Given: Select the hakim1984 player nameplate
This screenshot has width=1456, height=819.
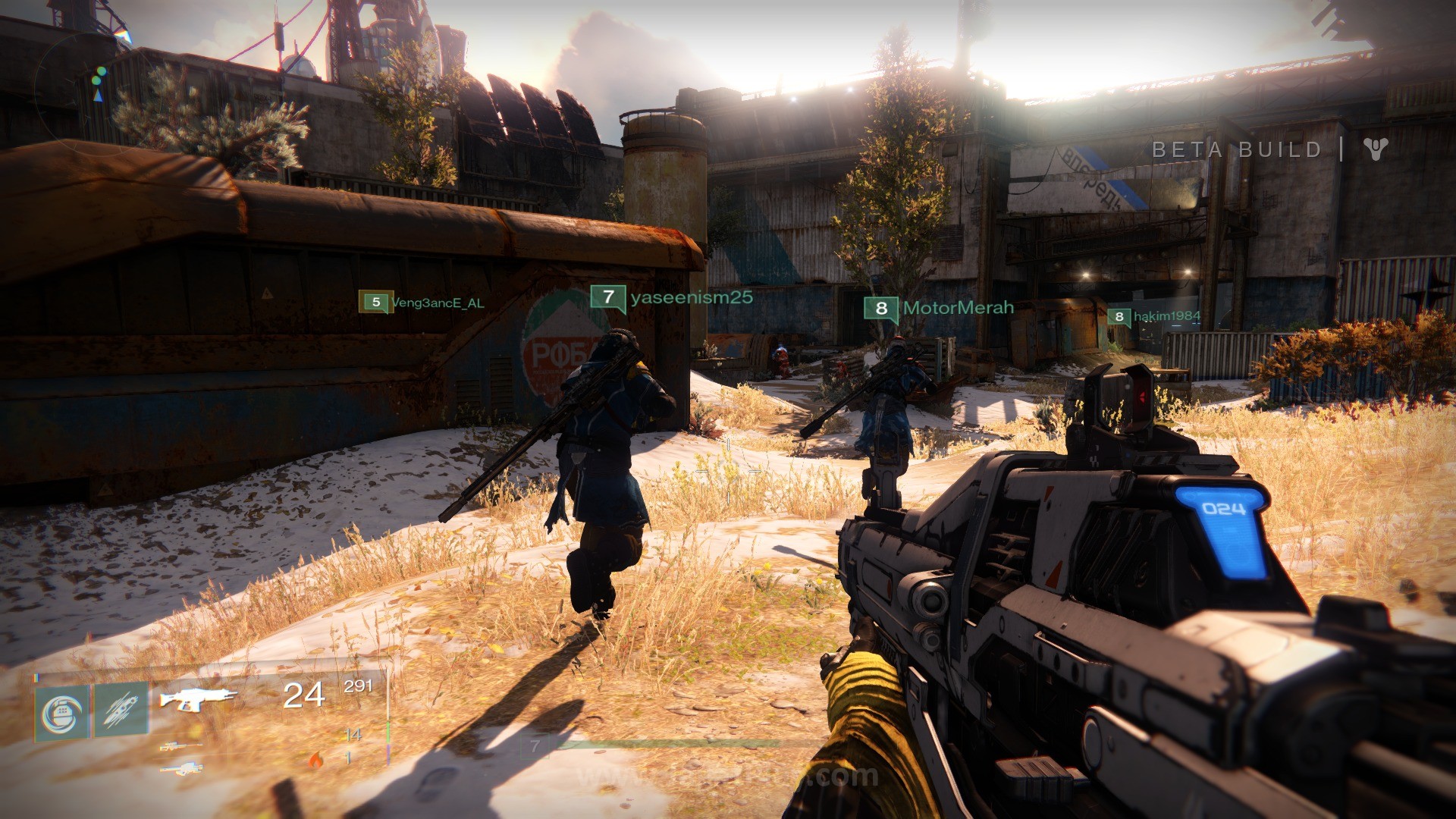Looking at the screenshot, I should (1154, 316).
